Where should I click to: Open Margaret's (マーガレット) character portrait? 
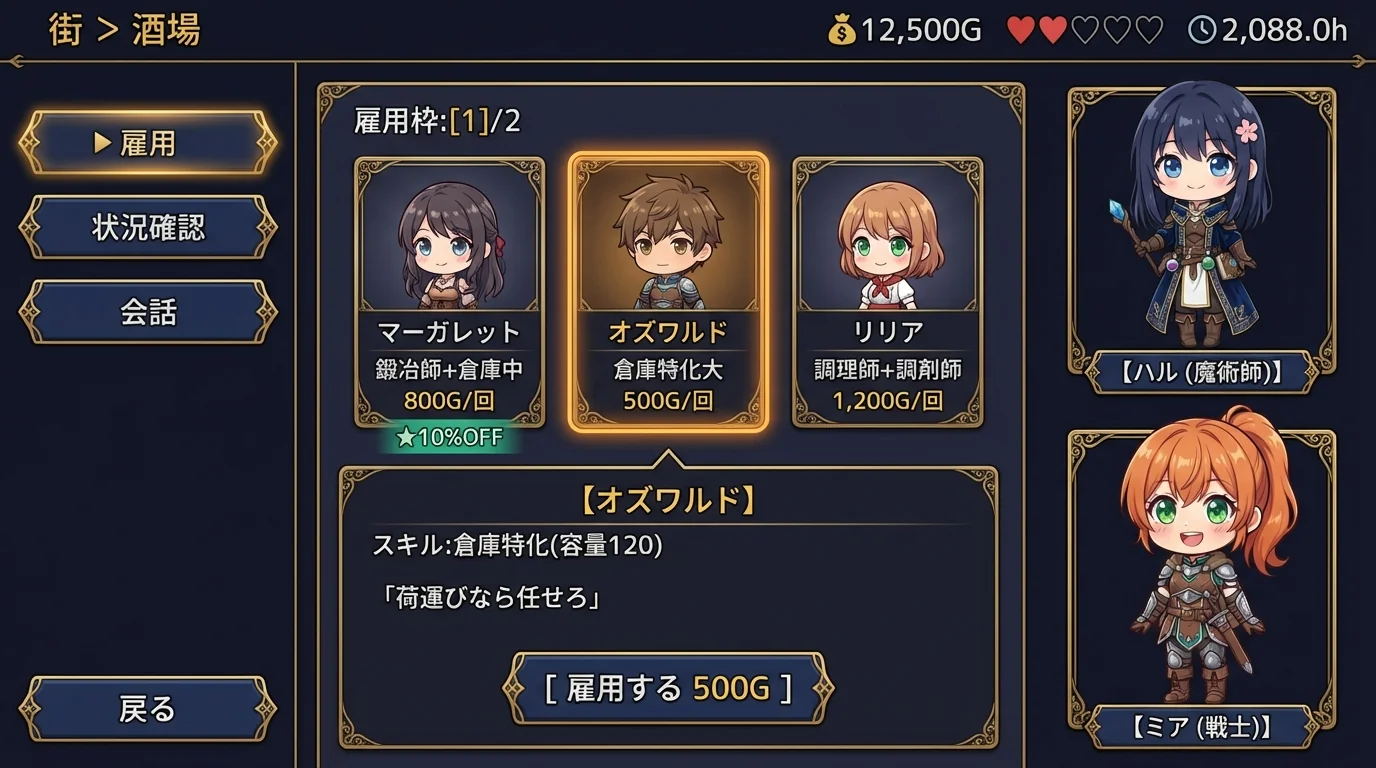click(449, 240)
